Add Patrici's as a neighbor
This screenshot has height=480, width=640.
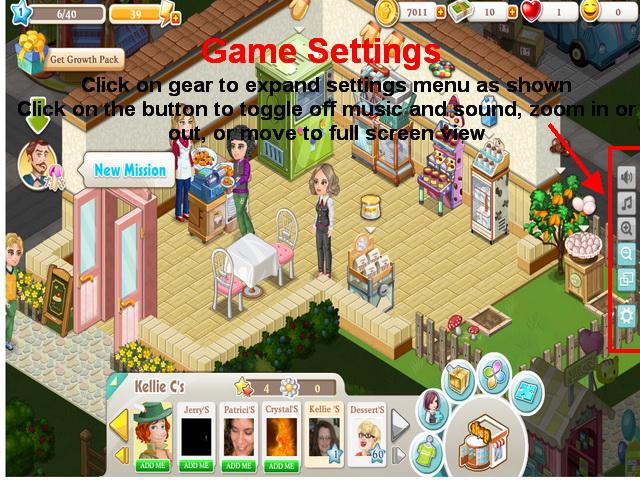tap(240, 465)
